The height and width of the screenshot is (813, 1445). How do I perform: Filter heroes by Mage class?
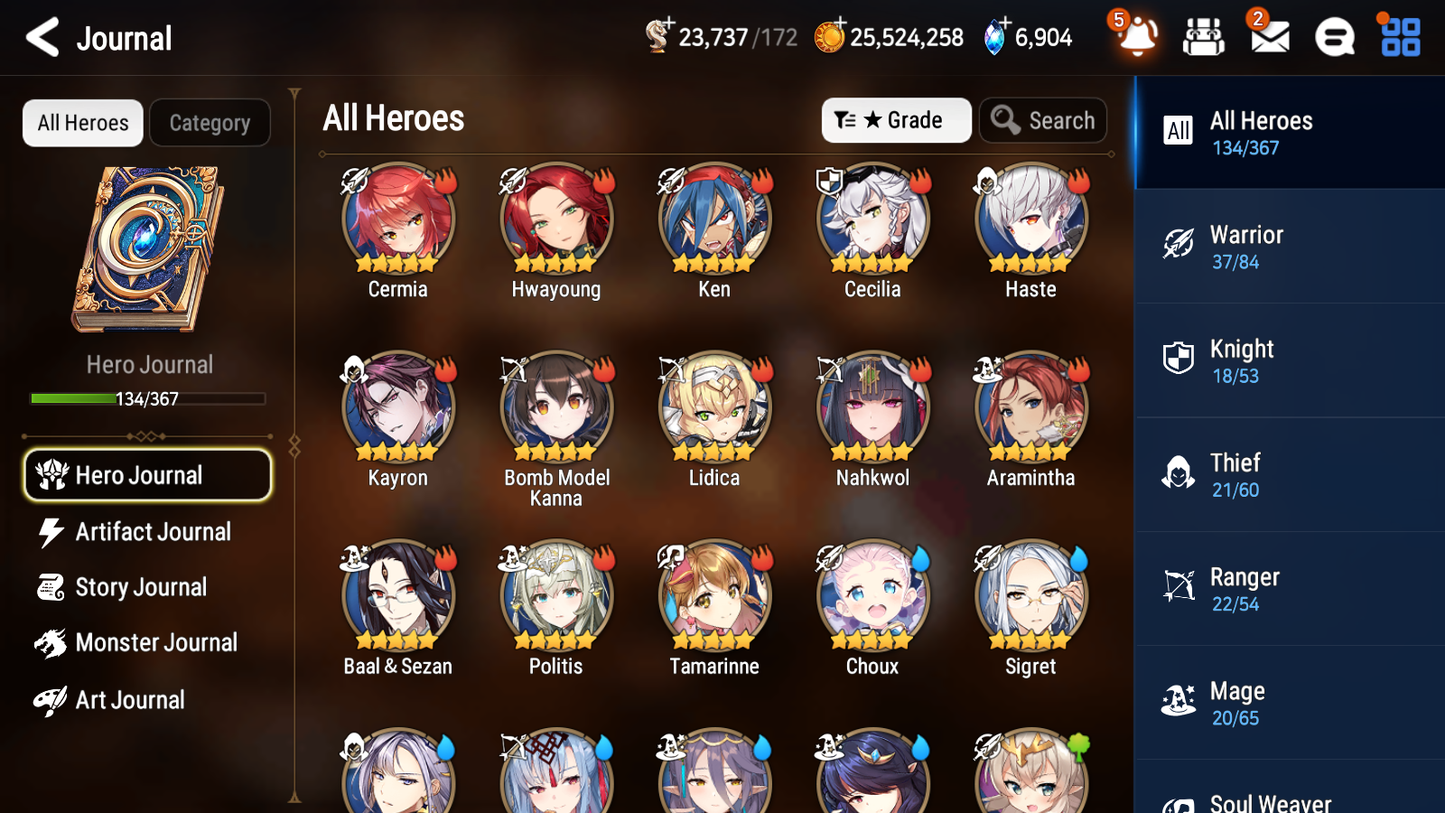[1289, 702]
